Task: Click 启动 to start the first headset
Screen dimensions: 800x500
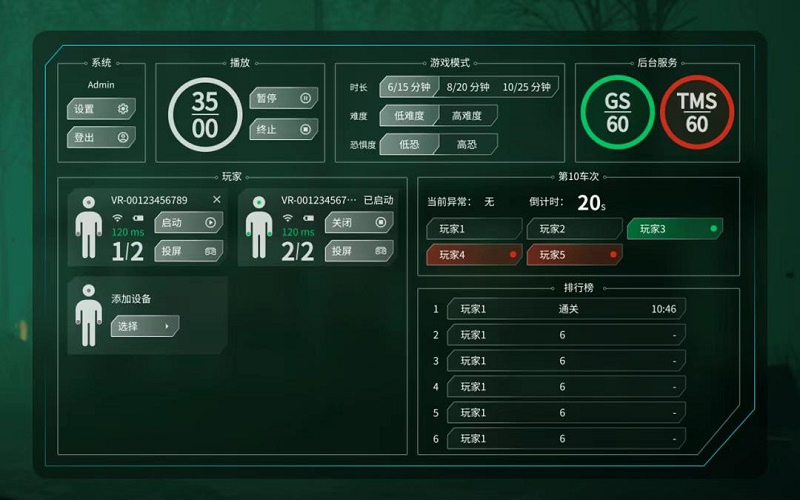Action: click(188, 223)
